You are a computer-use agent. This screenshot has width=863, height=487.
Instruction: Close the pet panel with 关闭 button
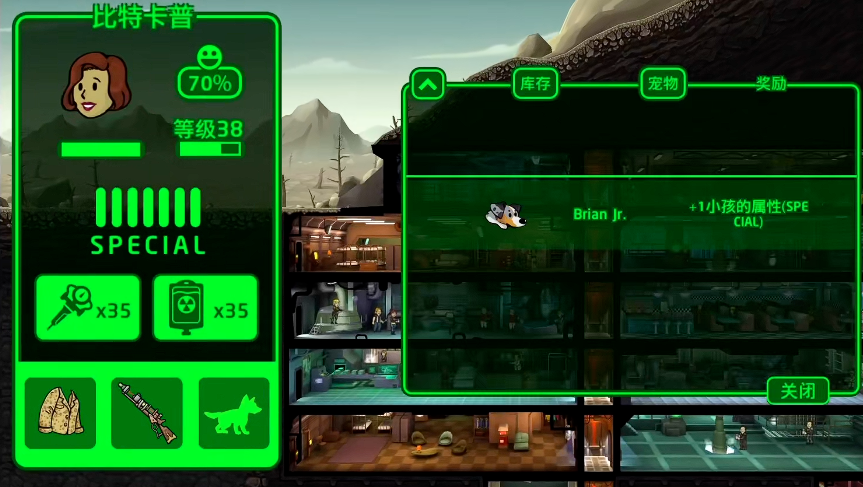798,390
